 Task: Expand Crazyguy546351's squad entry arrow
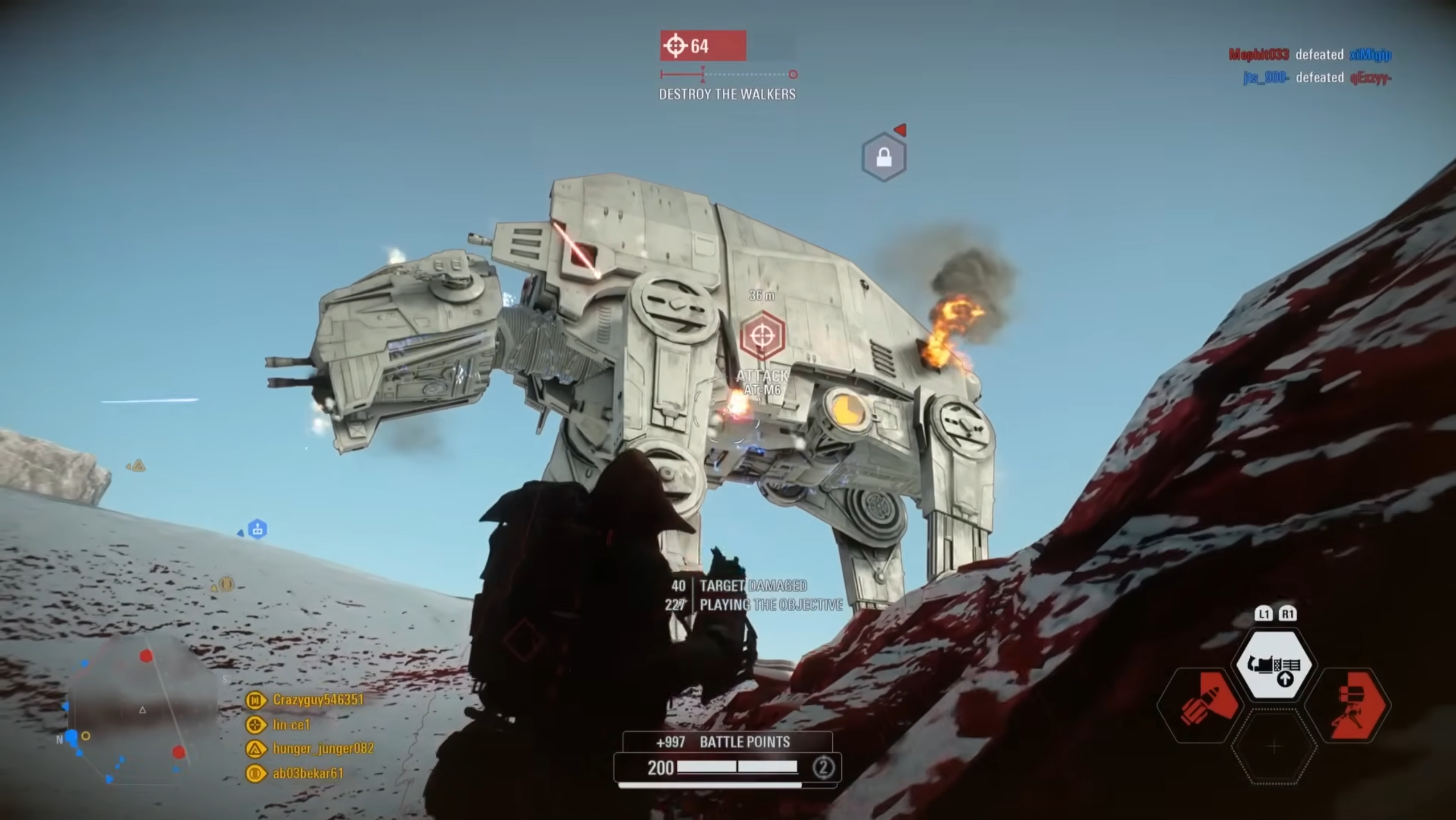(x=265, y=700)
